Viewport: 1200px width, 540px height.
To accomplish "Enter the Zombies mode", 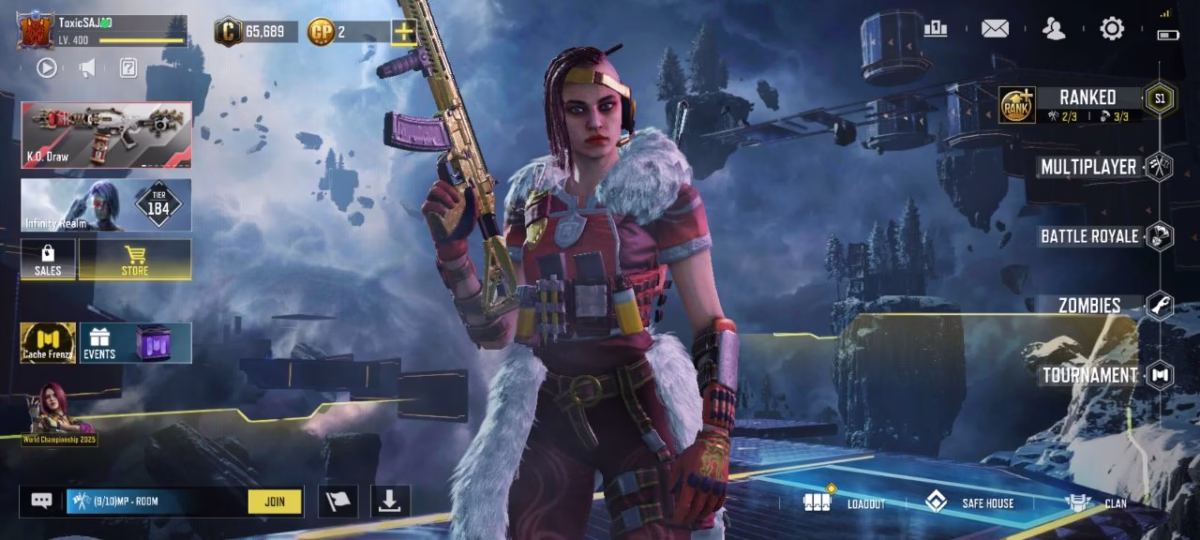I will [x=1090, y=305].
